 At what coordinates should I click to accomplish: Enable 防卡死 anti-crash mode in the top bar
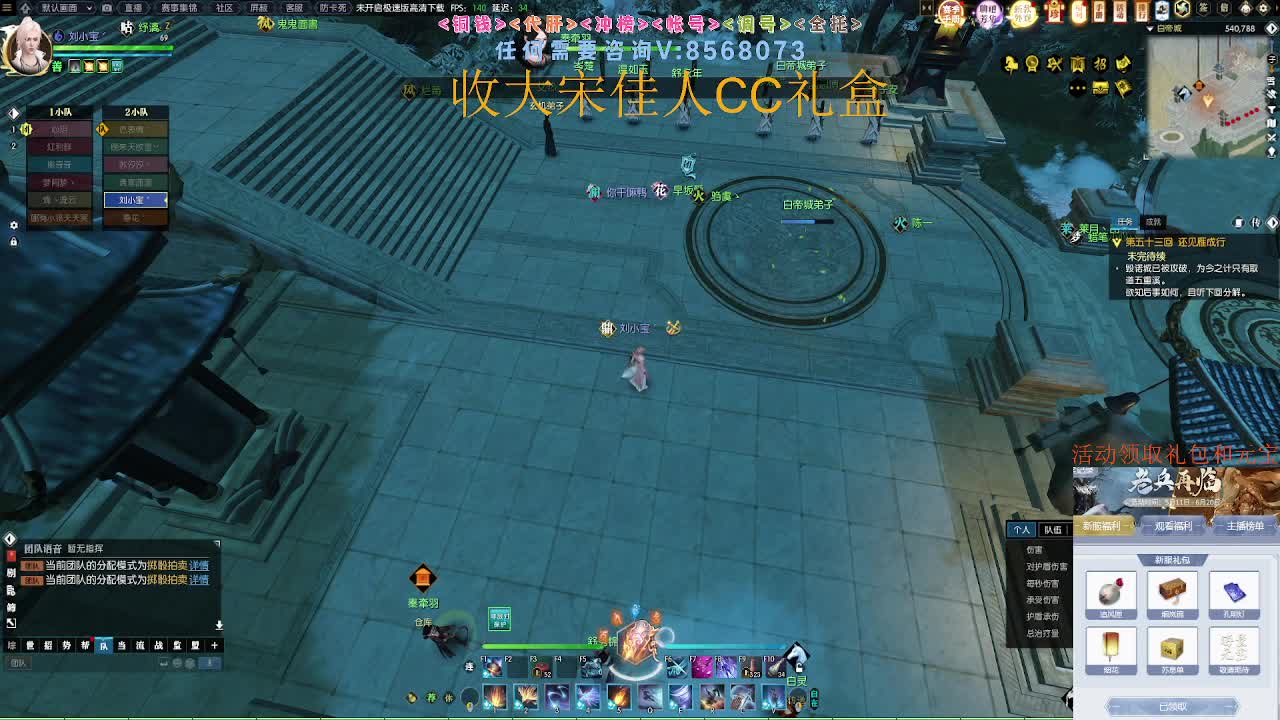point(333,8)
